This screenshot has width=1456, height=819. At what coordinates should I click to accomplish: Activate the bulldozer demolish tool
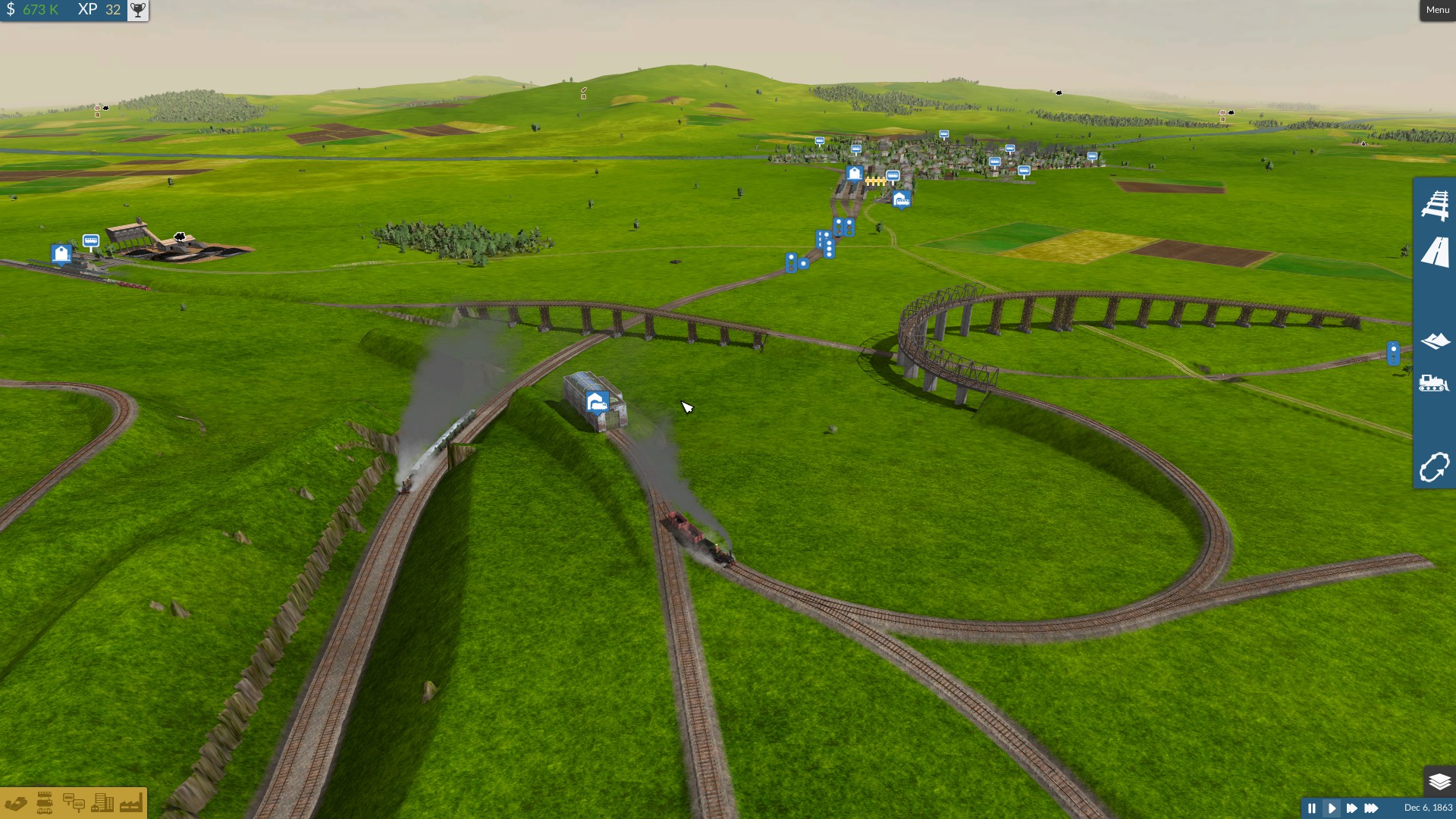pyautogui.click(x=1434, y=383)
